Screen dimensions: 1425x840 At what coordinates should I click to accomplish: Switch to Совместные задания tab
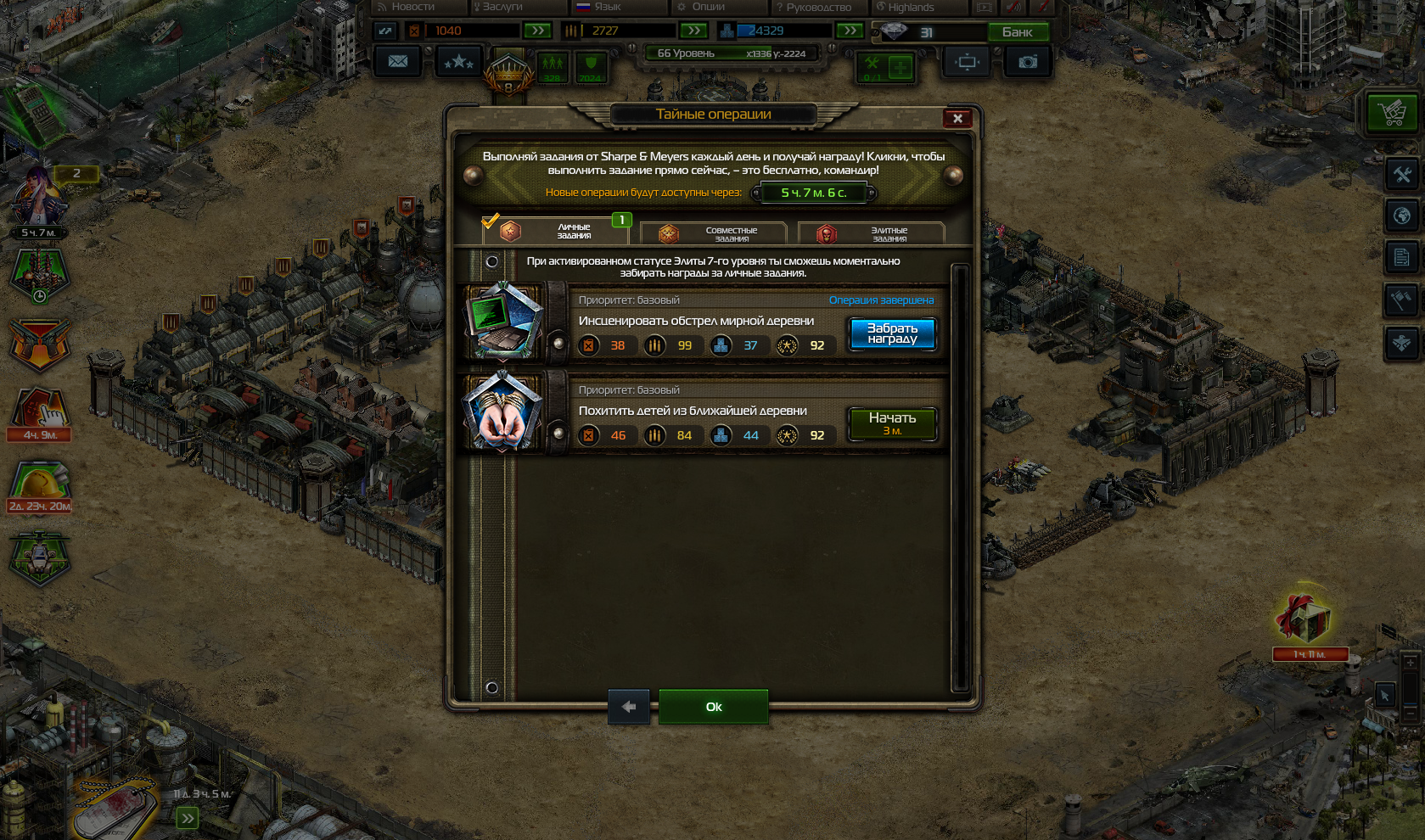tap(714, 233)
